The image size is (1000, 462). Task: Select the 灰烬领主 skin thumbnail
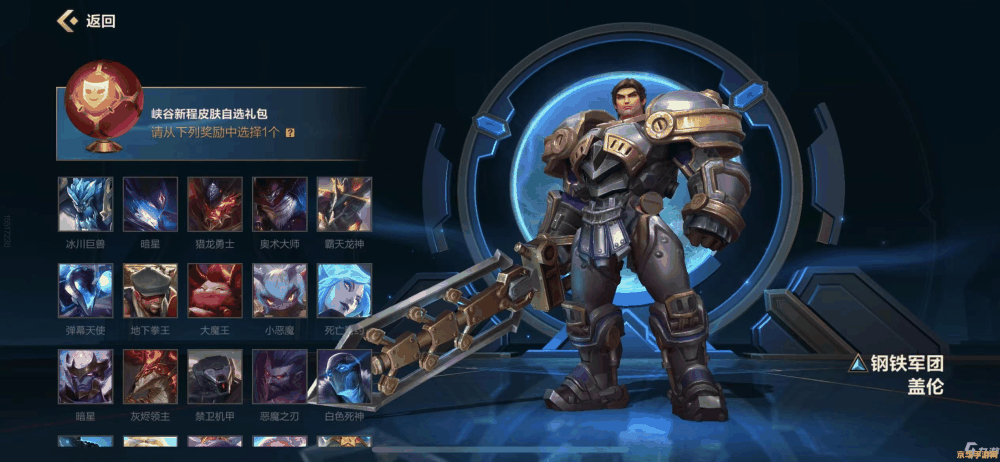pos(150,376)
